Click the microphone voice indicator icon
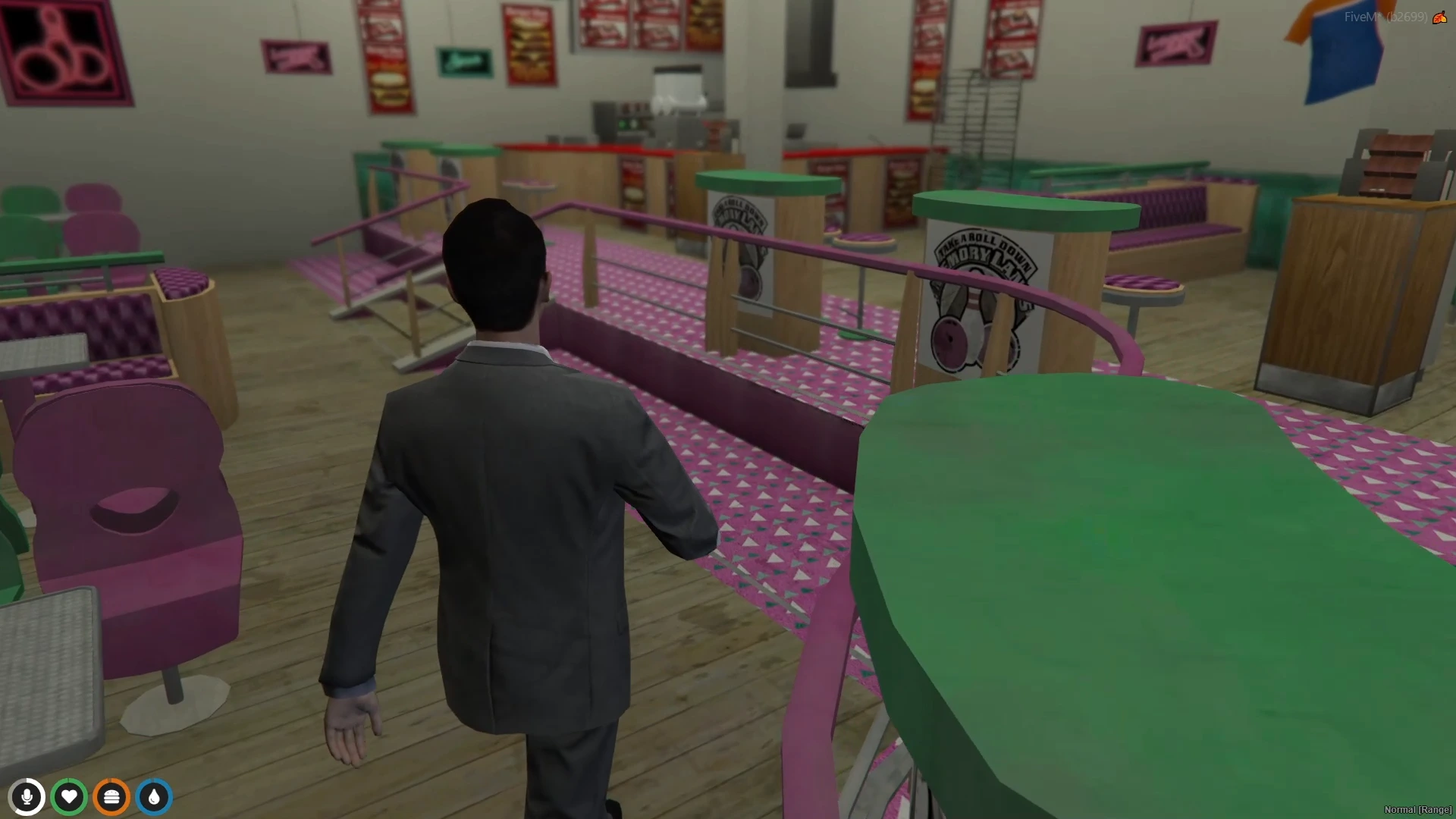 [27, 796]
